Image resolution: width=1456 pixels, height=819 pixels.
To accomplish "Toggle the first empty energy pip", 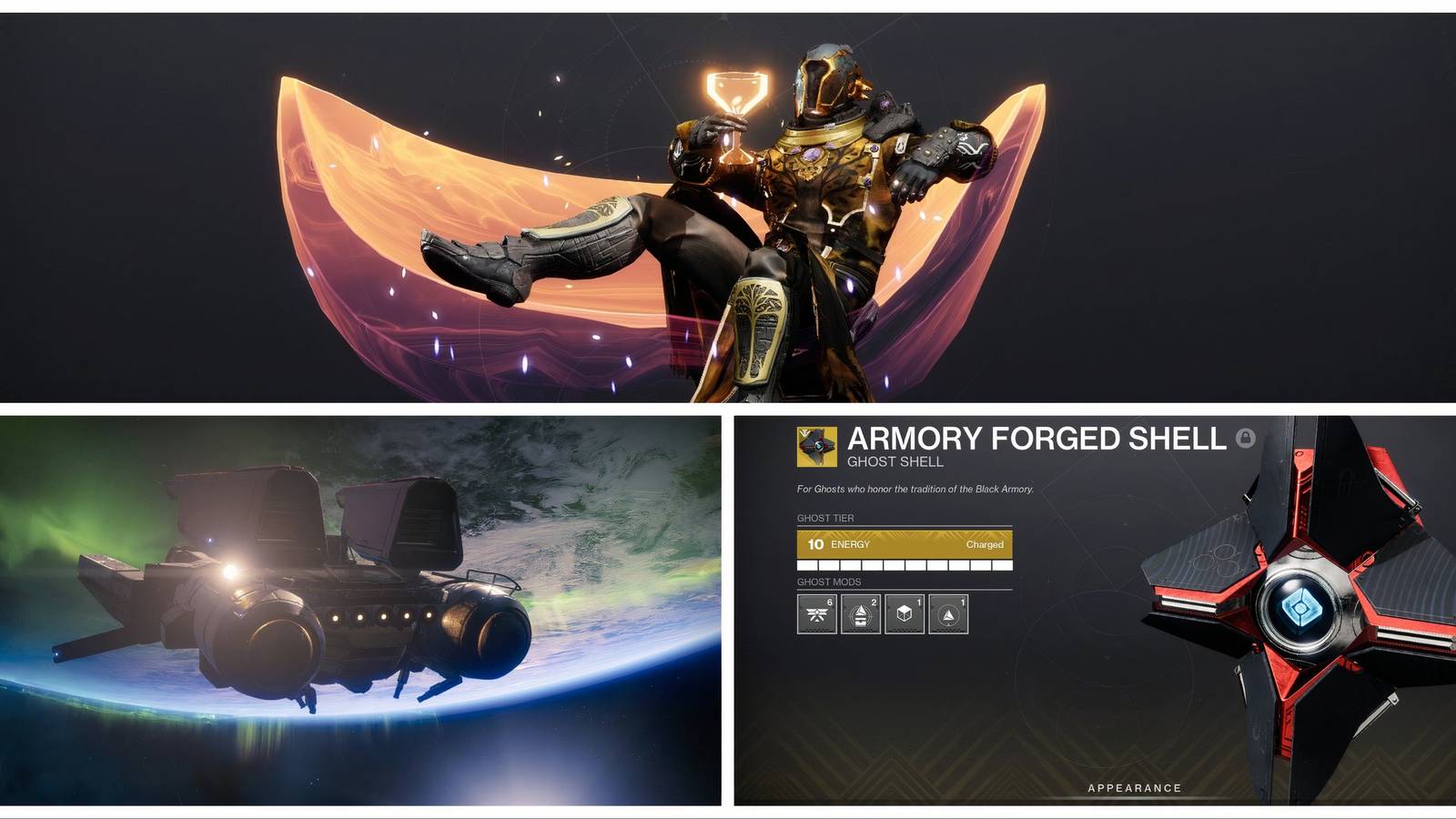I will click(x=806, y=564).
